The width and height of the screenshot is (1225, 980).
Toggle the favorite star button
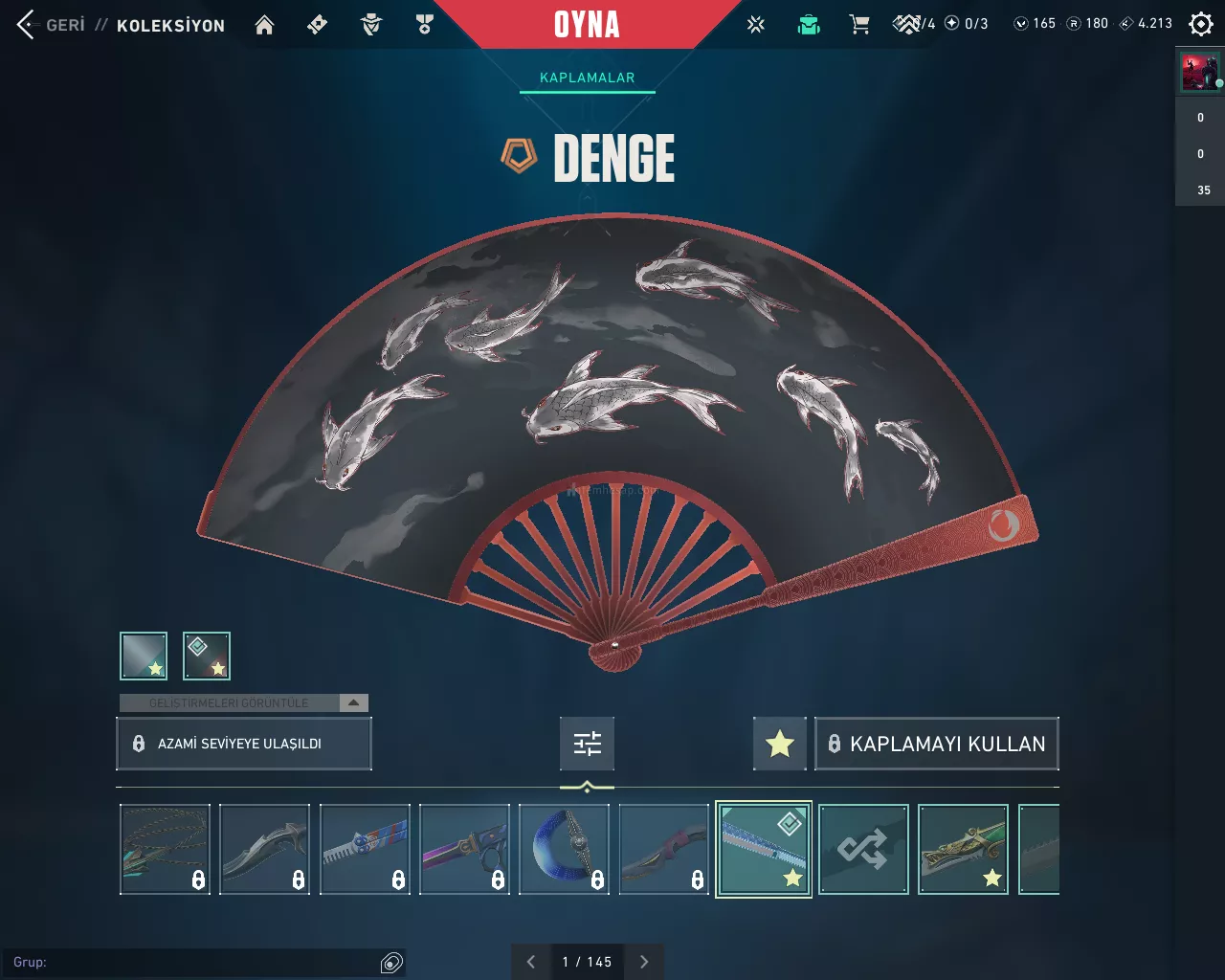[780, 744]
